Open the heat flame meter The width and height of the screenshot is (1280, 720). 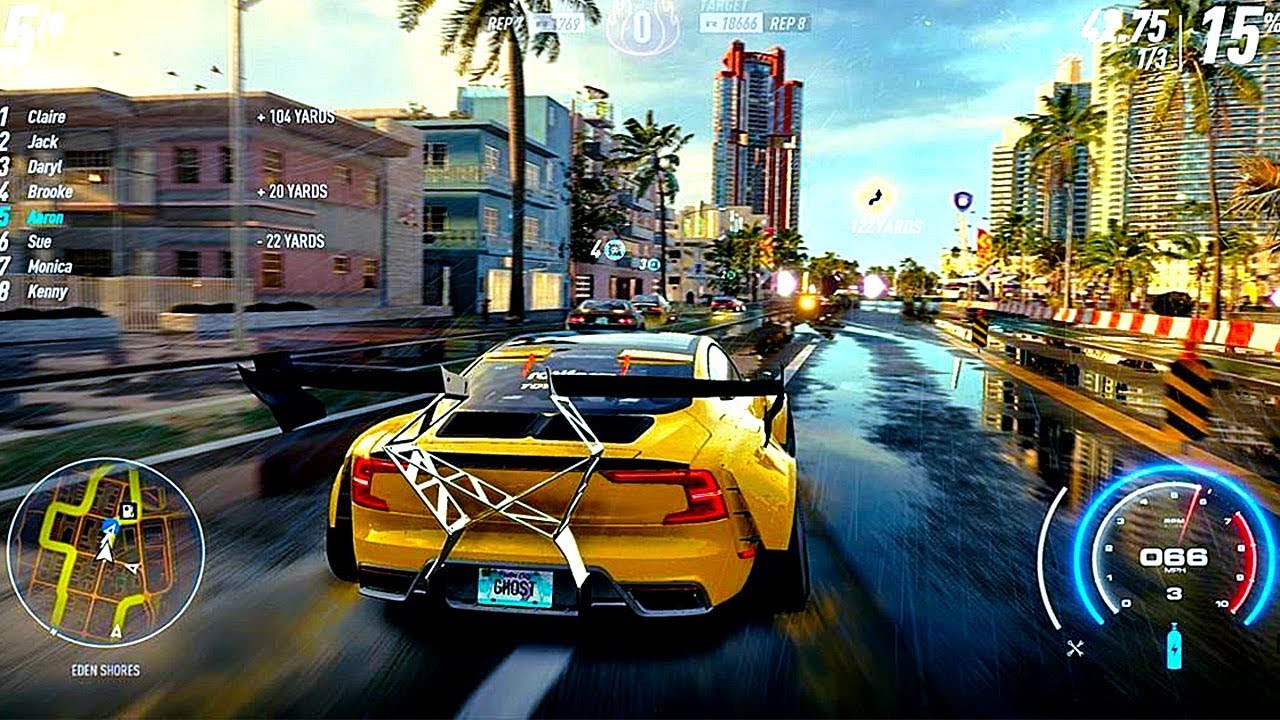640,25
